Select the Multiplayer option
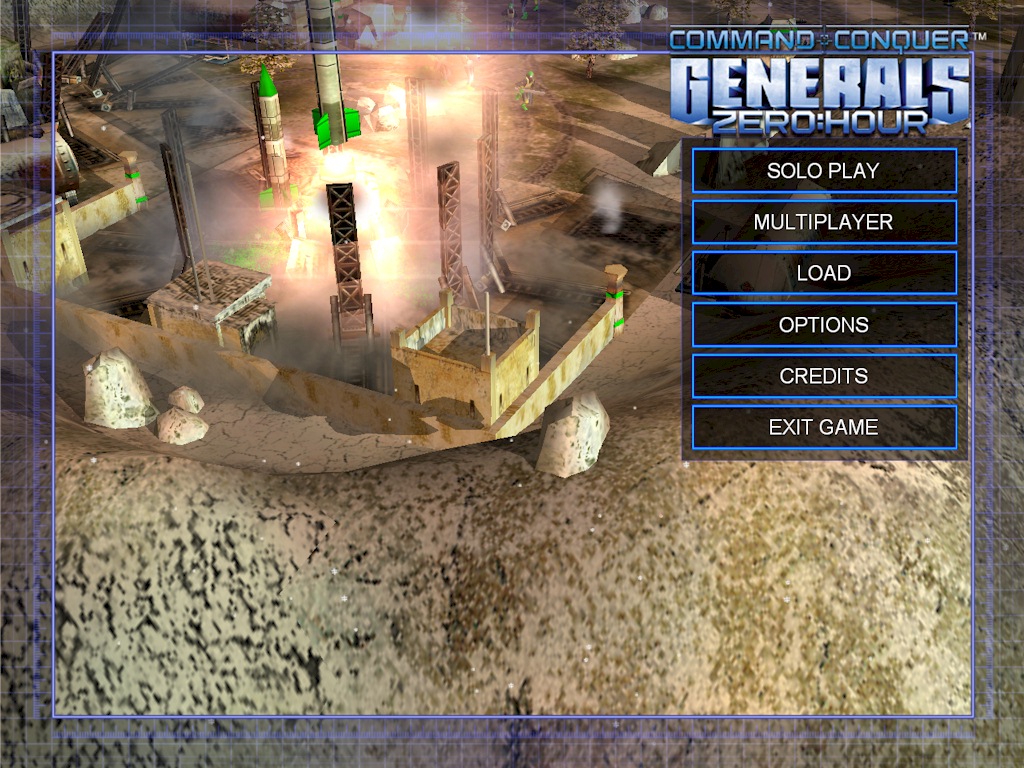 823,222
